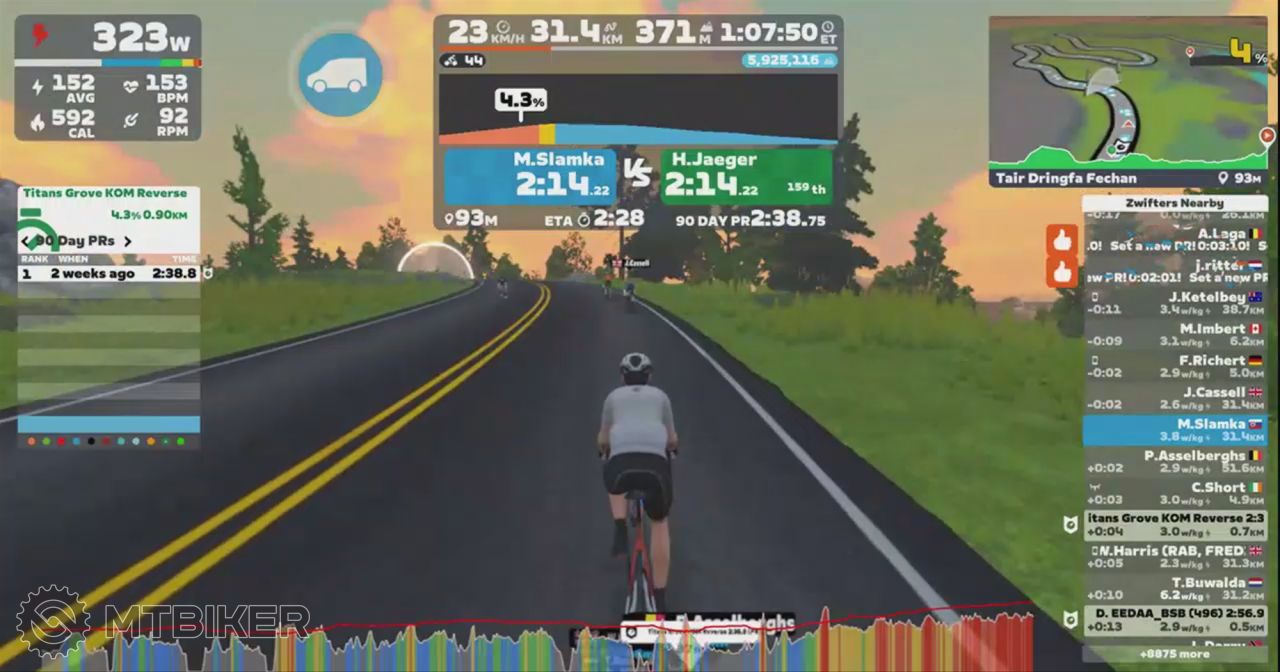The width and height of the screenshot is (1280, 672).
Task: Click the highlighted M.Slamka row
Action: [x=1175, y=430]
